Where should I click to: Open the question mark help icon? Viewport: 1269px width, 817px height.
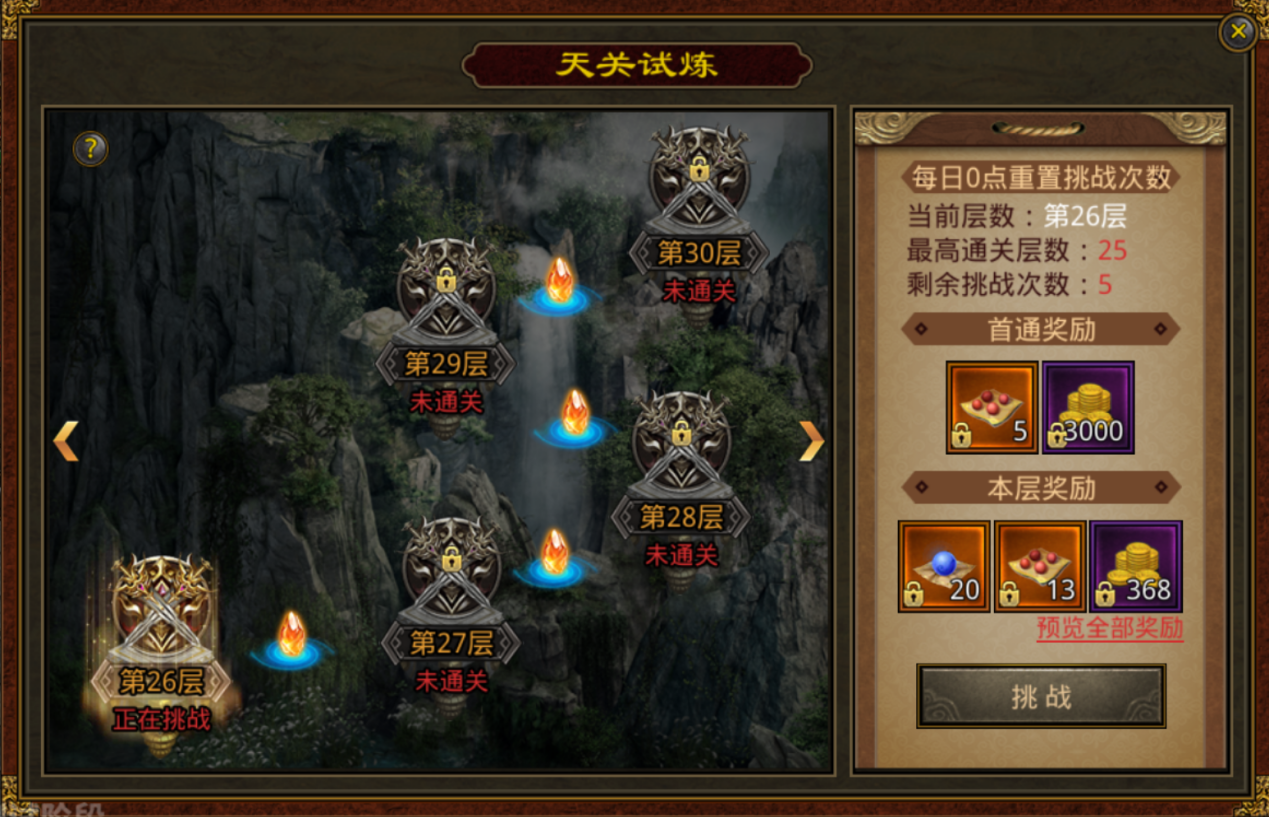coord(90,149)
